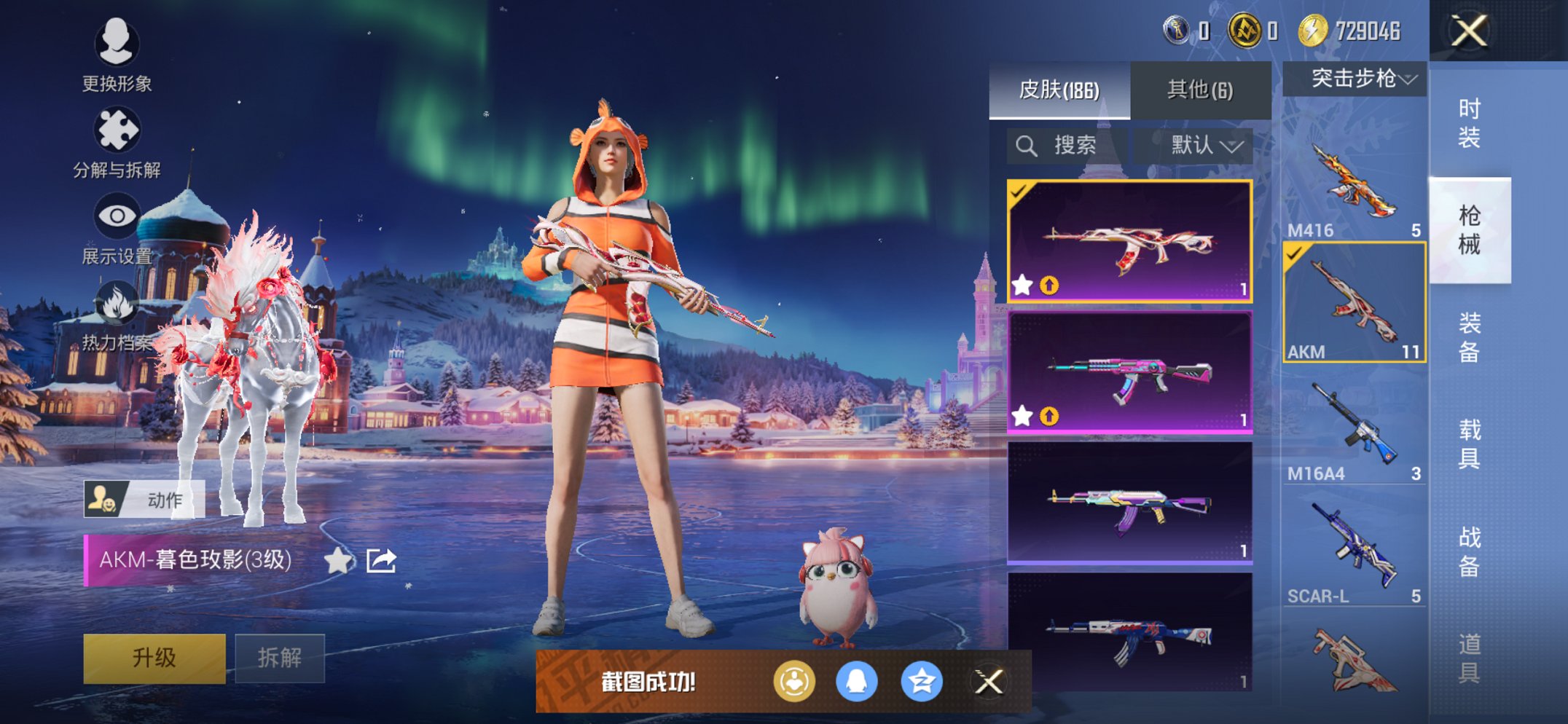Open the 动作 emote button

144,500
